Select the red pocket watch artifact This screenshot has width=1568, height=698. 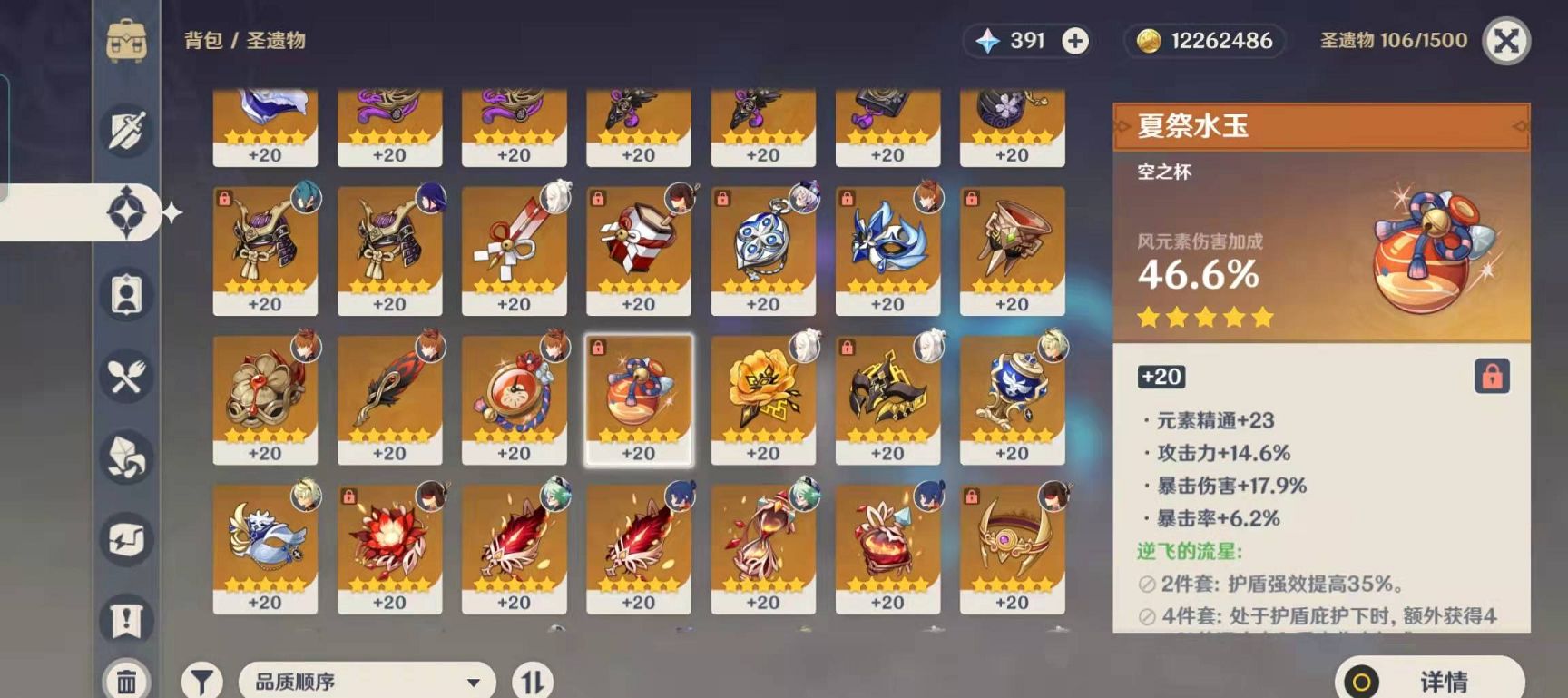point(514,398)
